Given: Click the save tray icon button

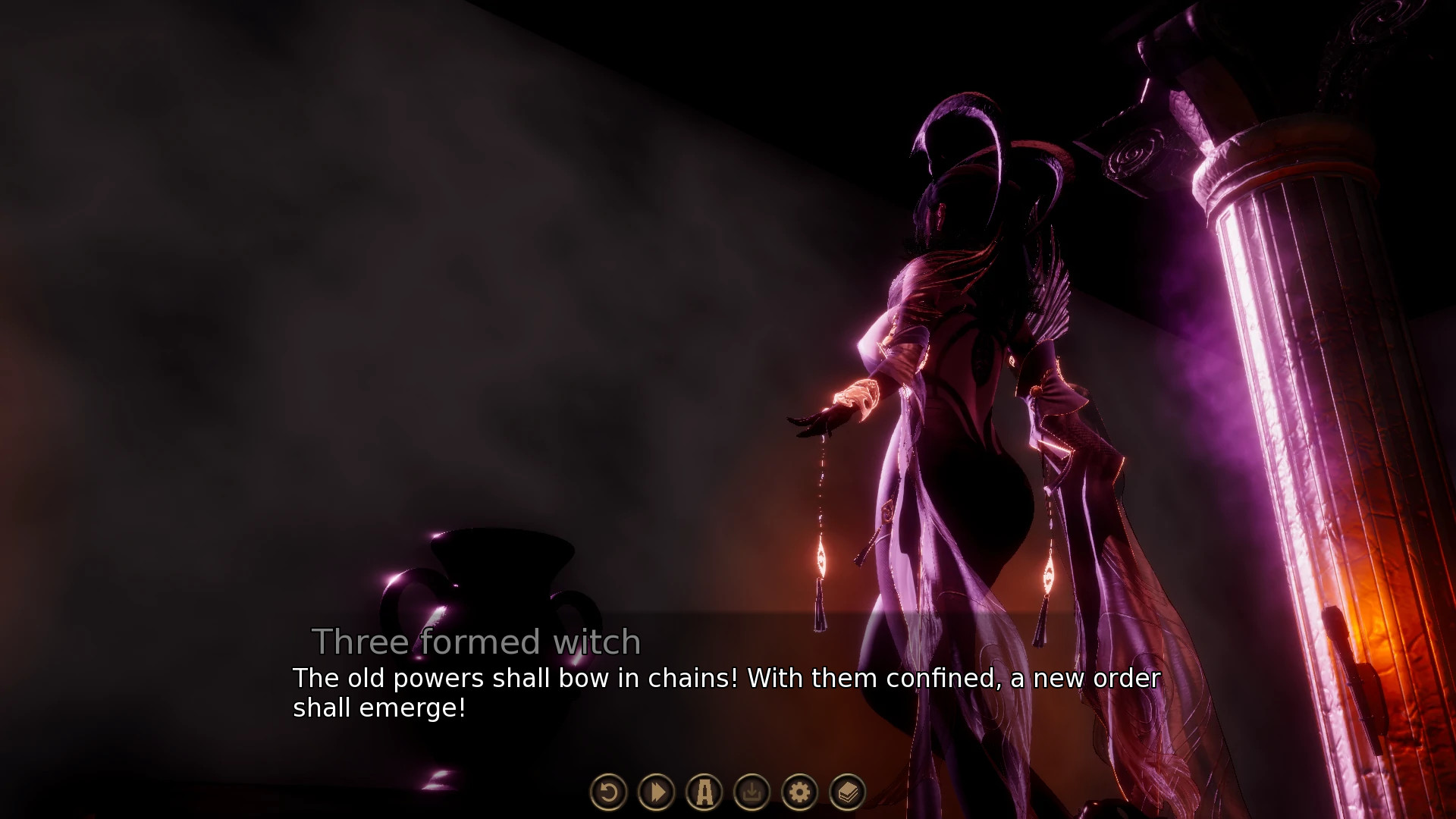Looking at the screenshot, I should pos(752,792).
